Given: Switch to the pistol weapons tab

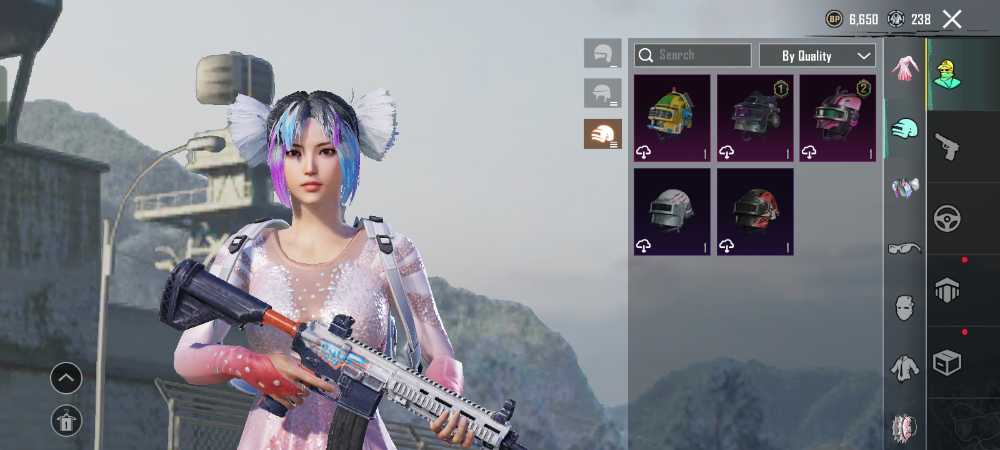Looking at the screenshot, I should click(946, 146).
